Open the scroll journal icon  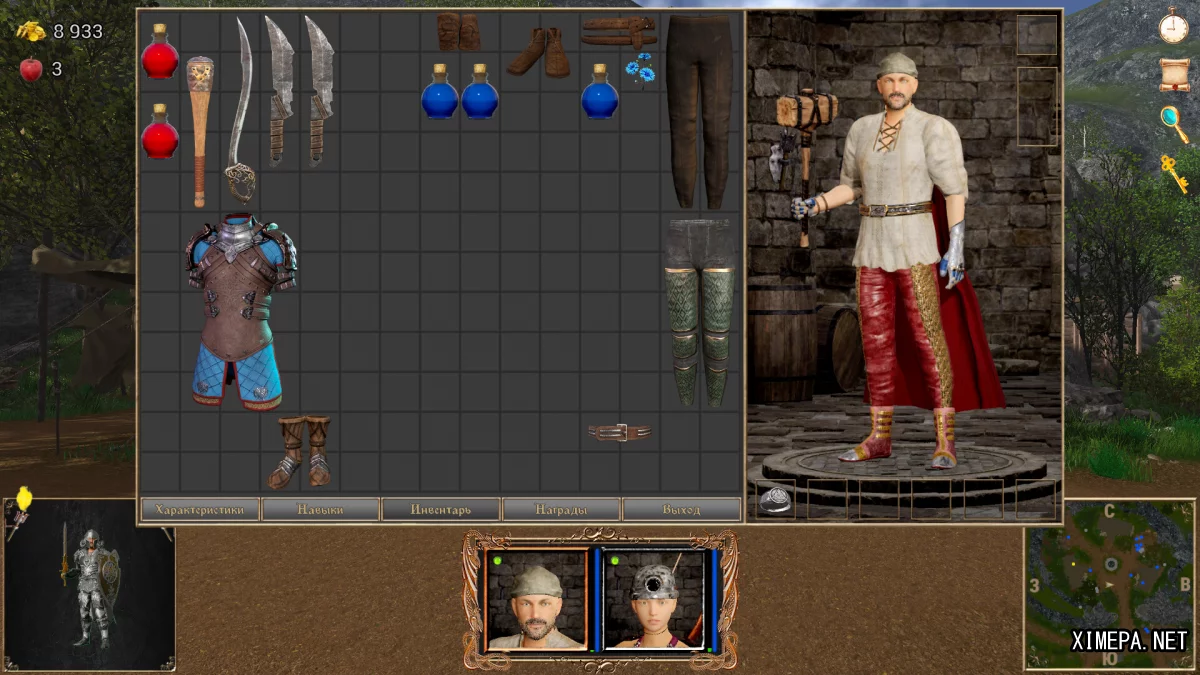pyautogui.click(x=1174, y=74)
